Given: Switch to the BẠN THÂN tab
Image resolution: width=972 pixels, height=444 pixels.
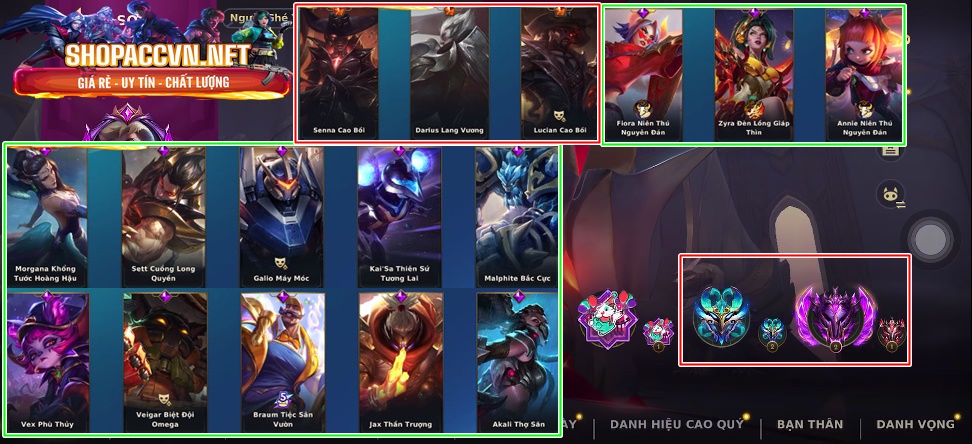Looking at the screenshot, I should point(810,425).
